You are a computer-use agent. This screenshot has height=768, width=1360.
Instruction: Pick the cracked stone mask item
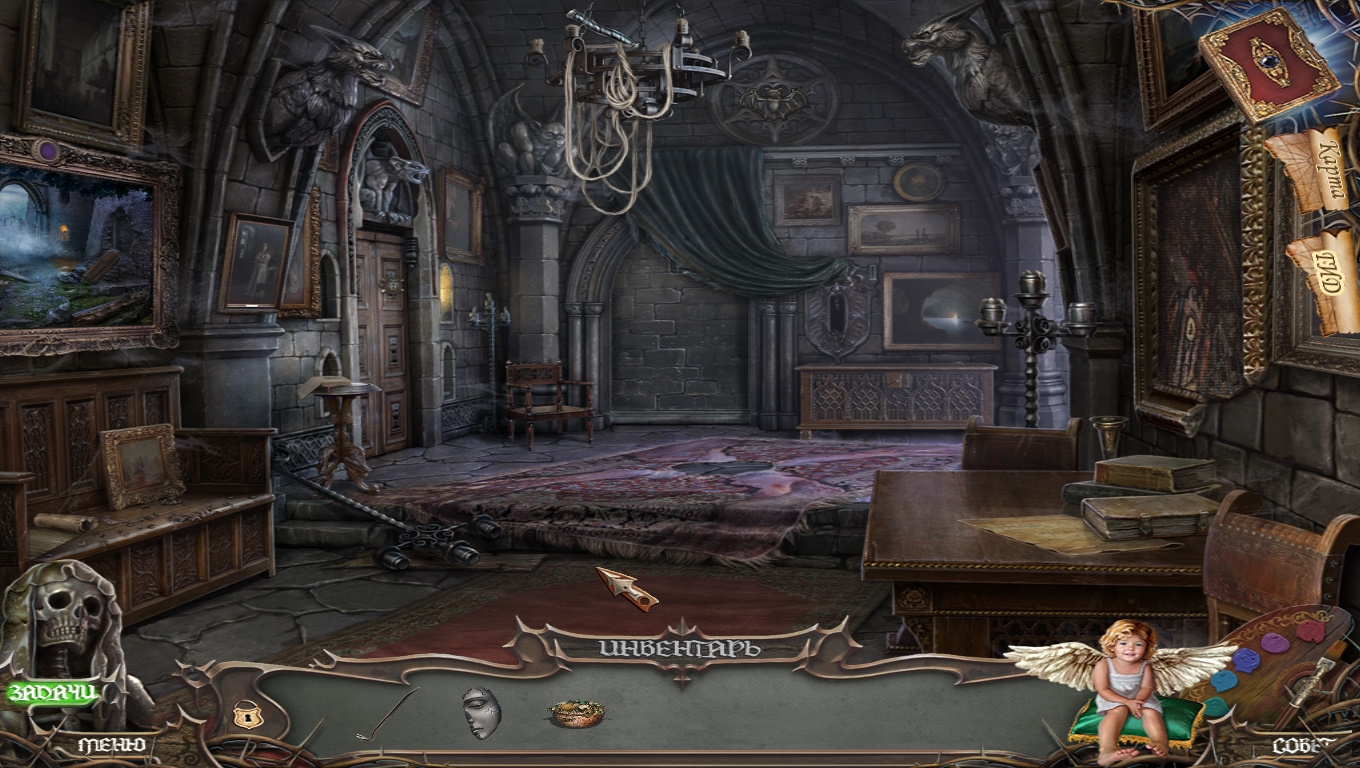(481, 713)
